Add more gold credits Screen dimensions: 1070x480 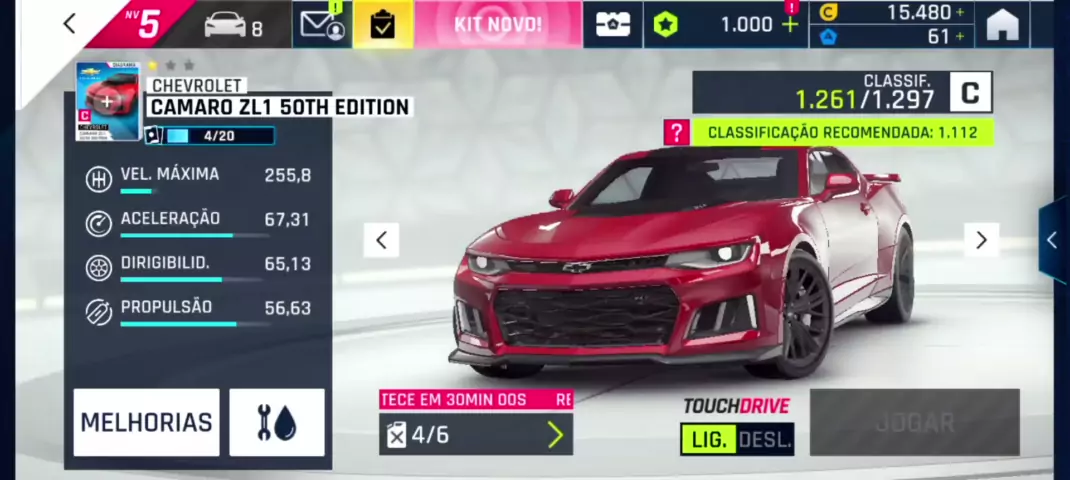pos(960,12)
